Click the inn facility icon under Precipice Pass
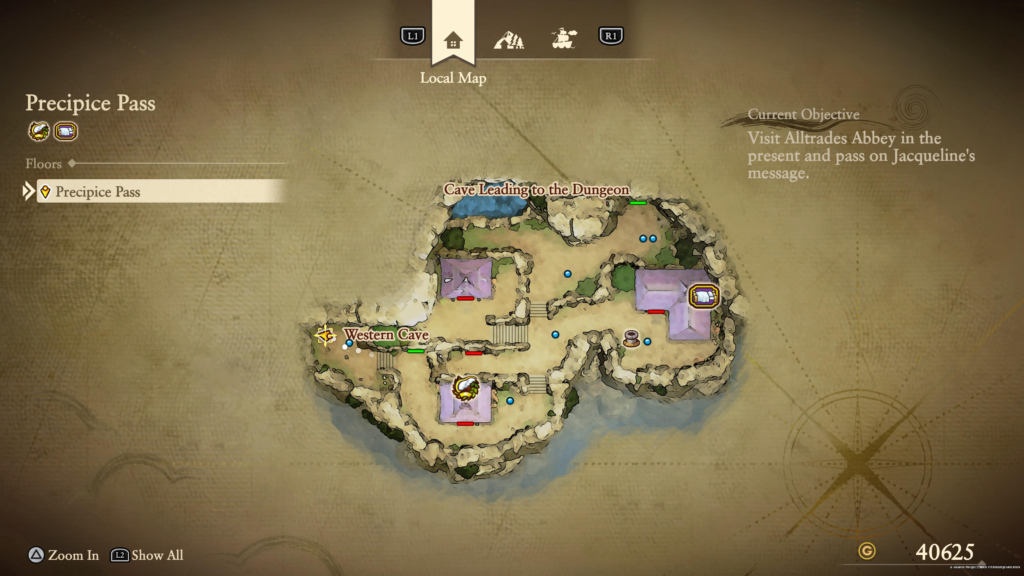Image resolution: width=1024 pixels, height=576 pixels. coord(66,131)
